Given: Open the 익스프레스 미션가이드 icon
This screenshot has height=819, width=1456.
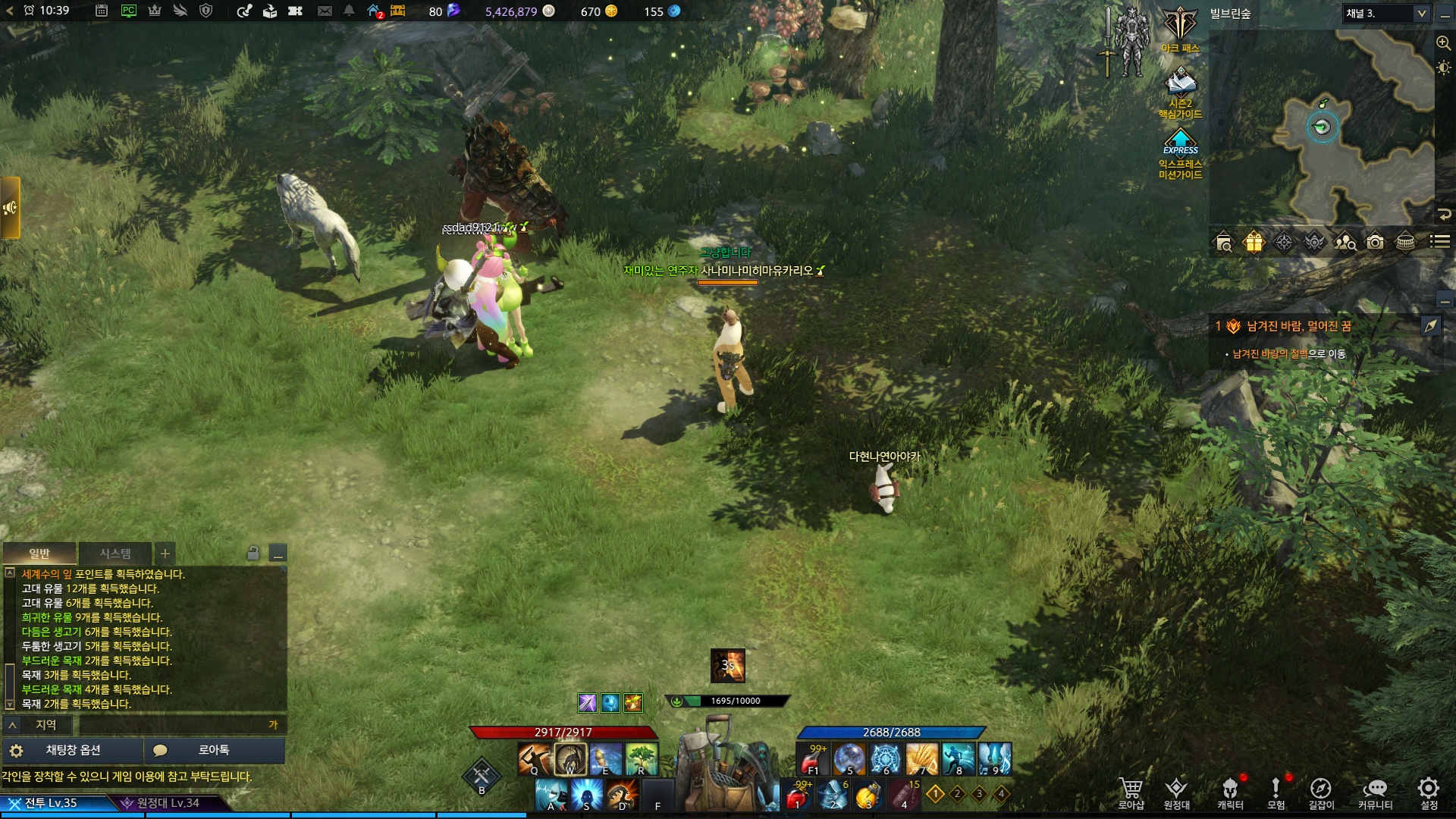Looking at the screenshot, I should point(1180,152).
